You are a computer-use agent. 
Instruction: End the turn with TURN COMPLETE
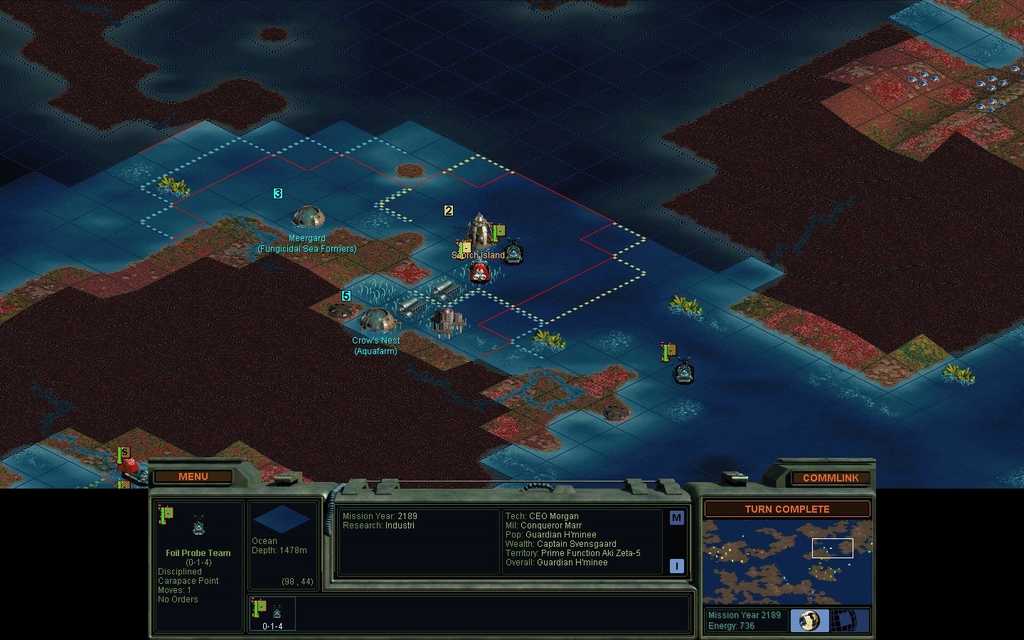(x=786, y=509)
